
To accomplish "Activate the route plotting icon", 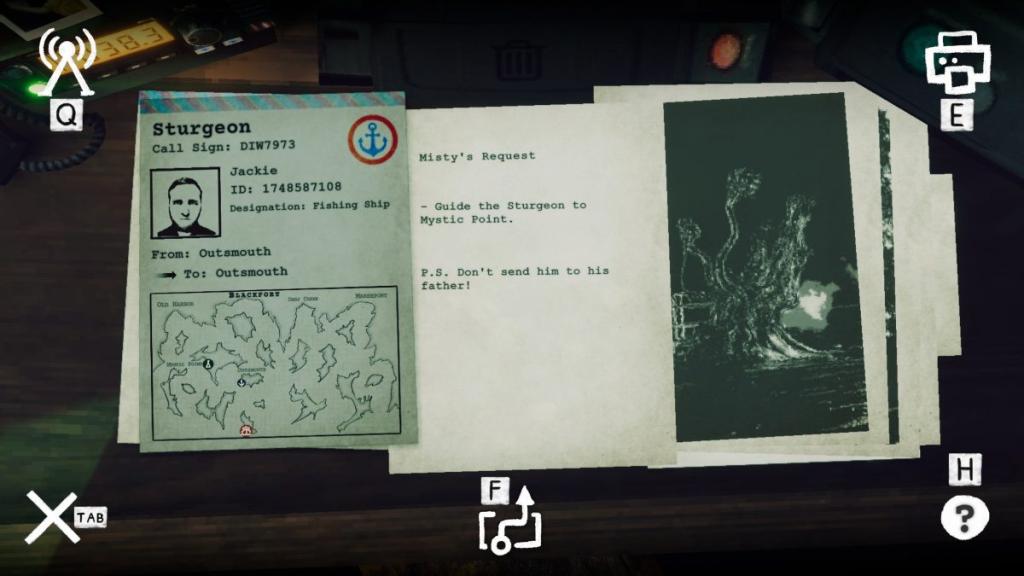I will (510, 524).
